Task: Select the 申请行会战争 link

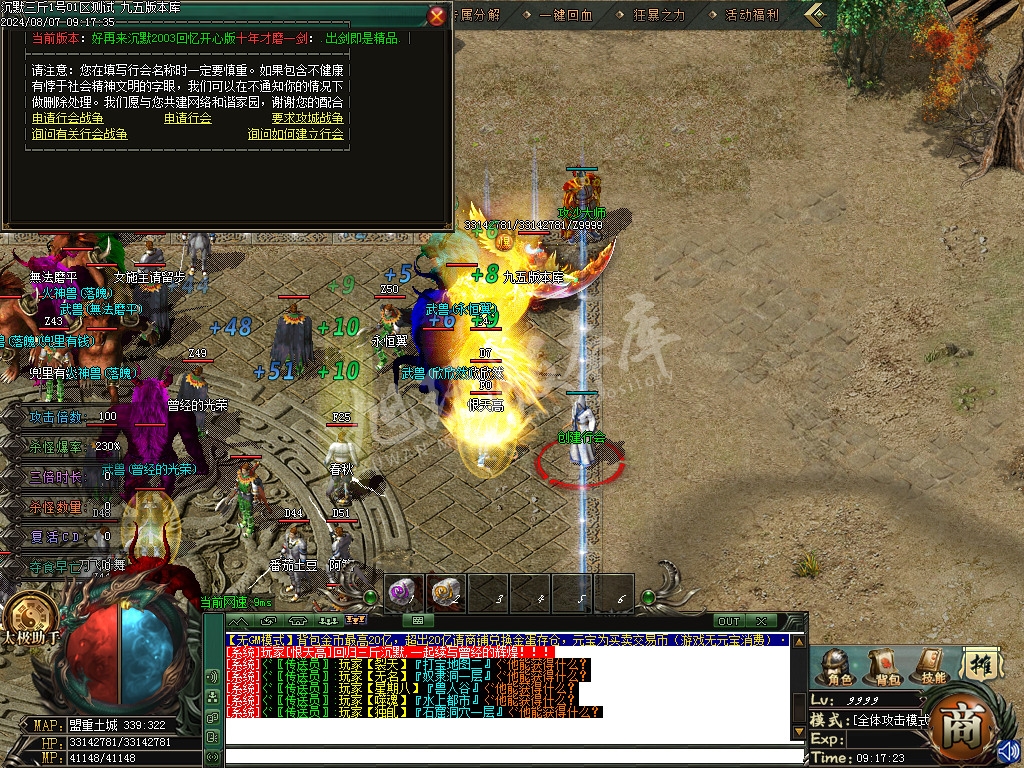Action: (x=68, y=118)
